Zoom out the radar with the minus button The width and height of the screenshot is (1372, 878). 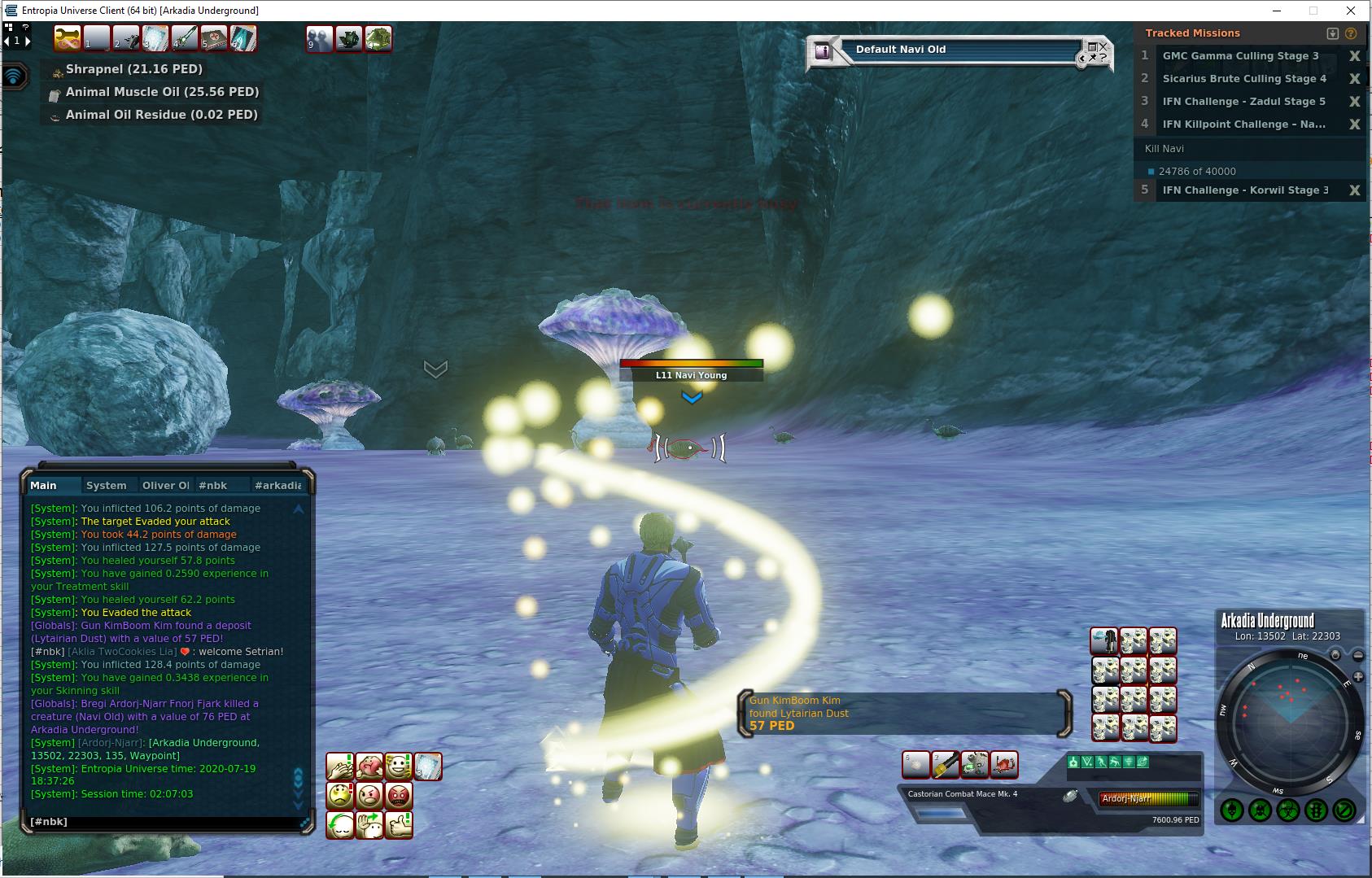click(1358, 655)
